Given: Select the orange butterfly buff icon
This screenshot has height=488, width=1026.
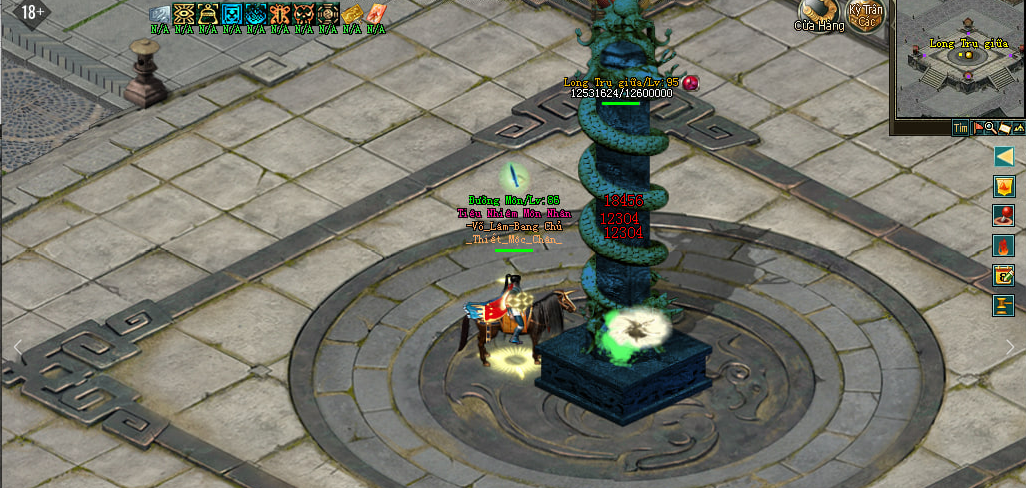Looking at the screenshot, I should tap(280, 14).
